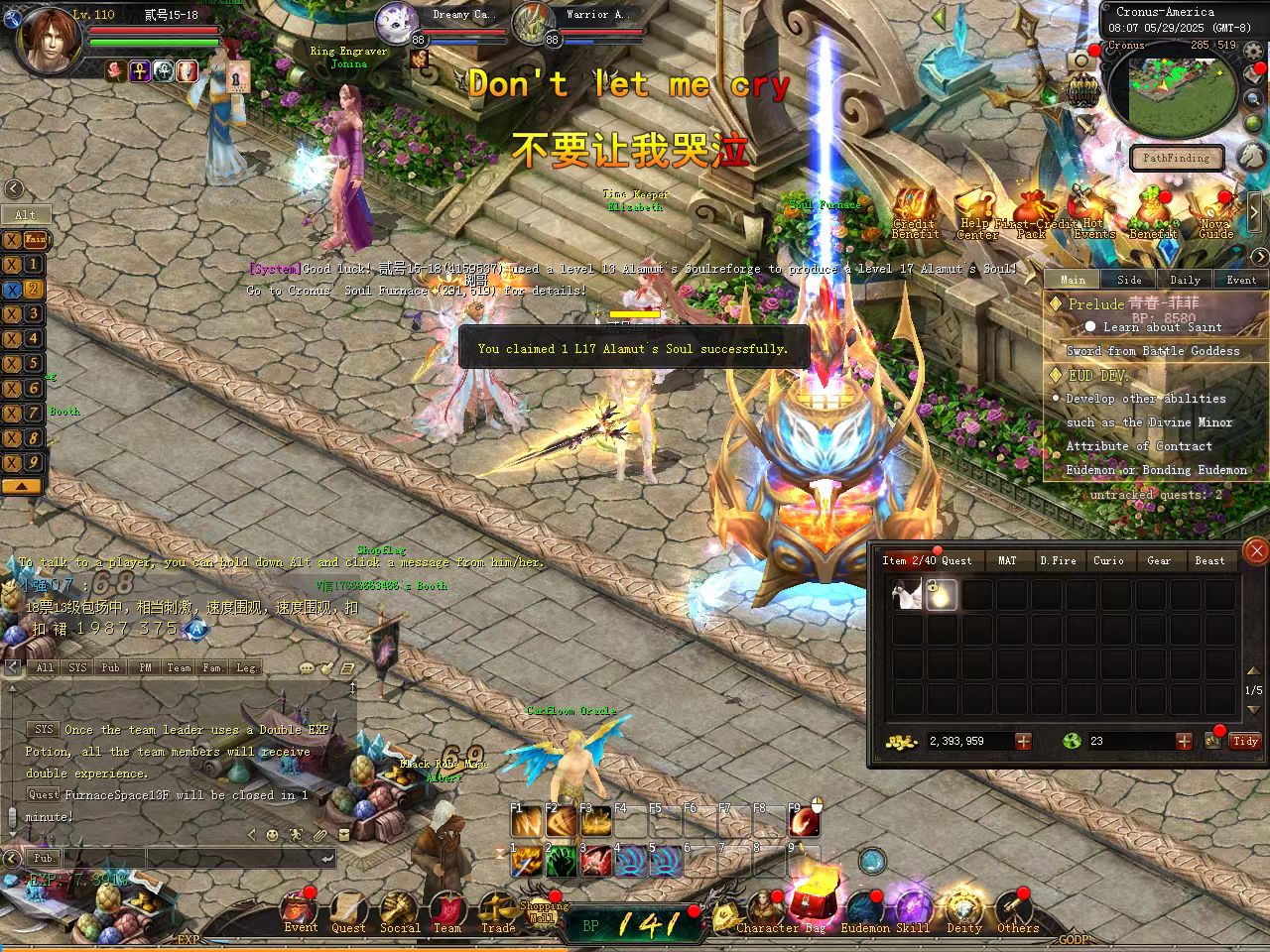Click the PathFinding button
Viewport: 1270px width, 952px height.
pos(1176,158)
